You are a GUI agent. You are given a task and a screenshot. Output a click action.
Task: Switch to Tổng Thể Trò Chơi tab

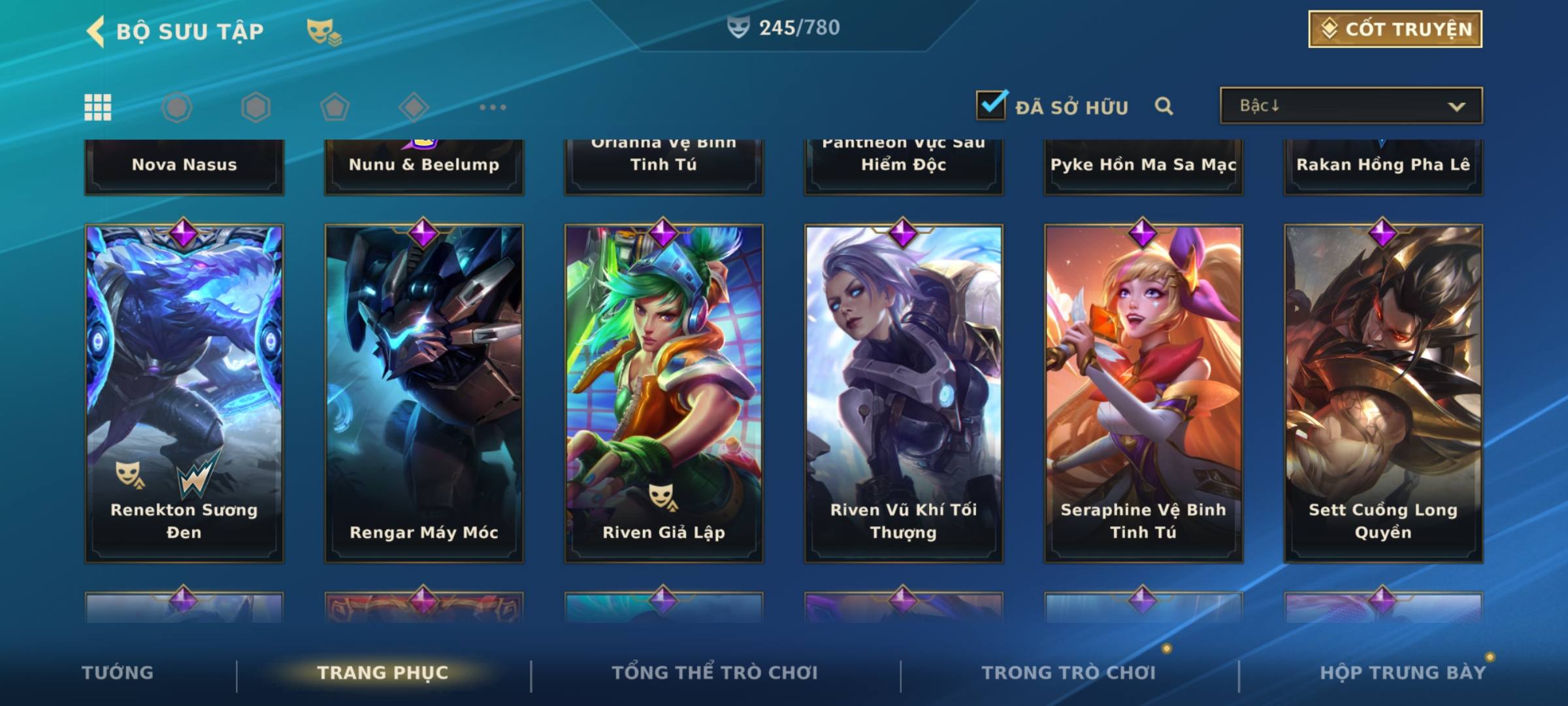point(714,673)
